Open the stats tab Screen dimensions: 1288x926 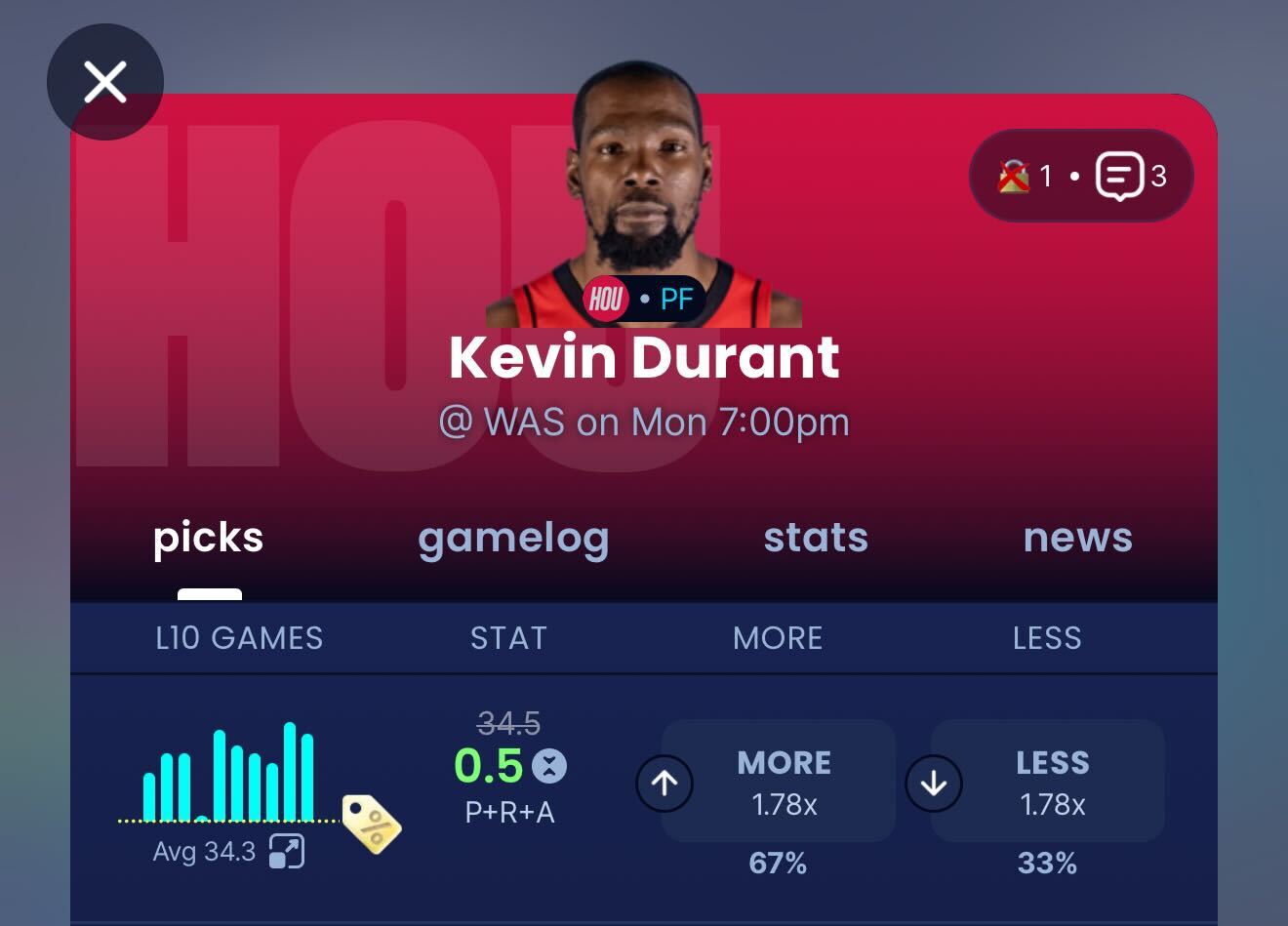coord(816,539)
